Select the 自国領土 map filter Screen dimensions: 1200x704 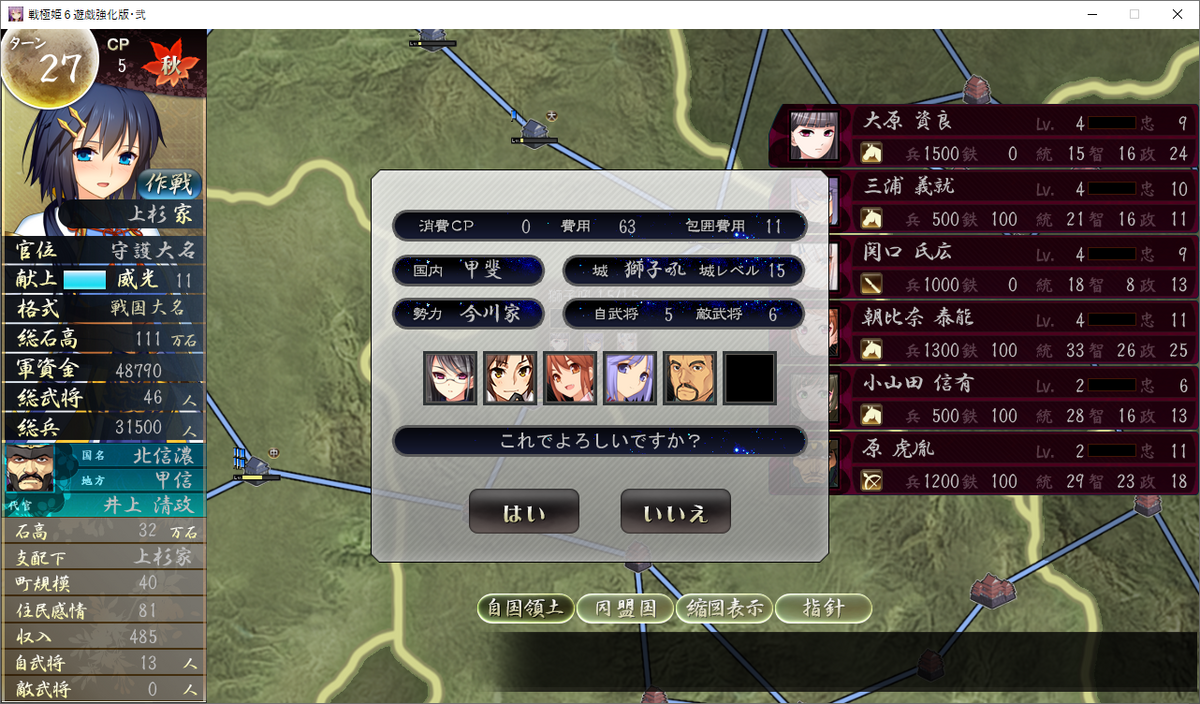point(524,608)
